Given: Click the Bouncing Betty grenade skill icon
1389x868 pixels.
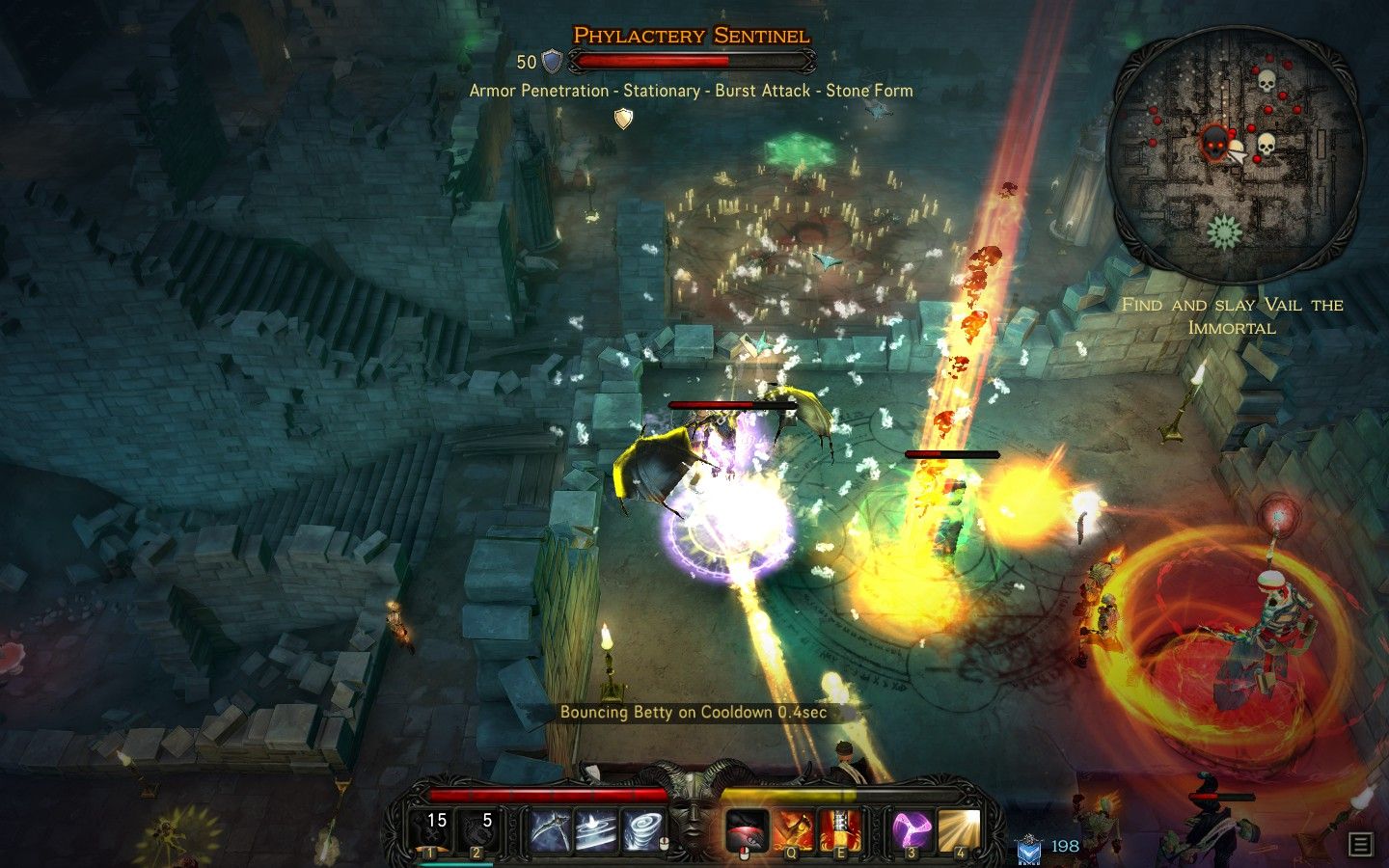Looking at the screenshot, I should pyautogui.click(x=748, y=827).
